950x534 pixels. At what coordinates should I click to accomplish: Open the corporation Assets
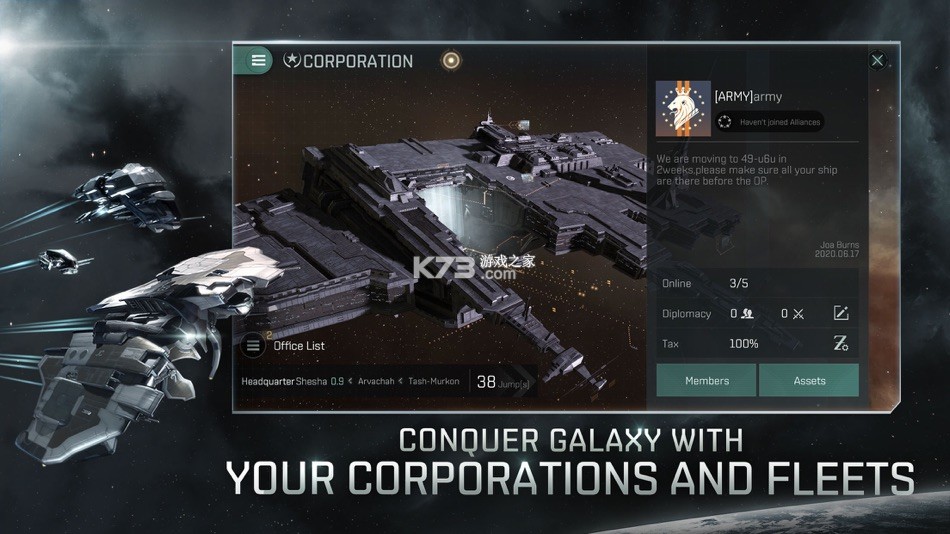[x=809, y=380]
